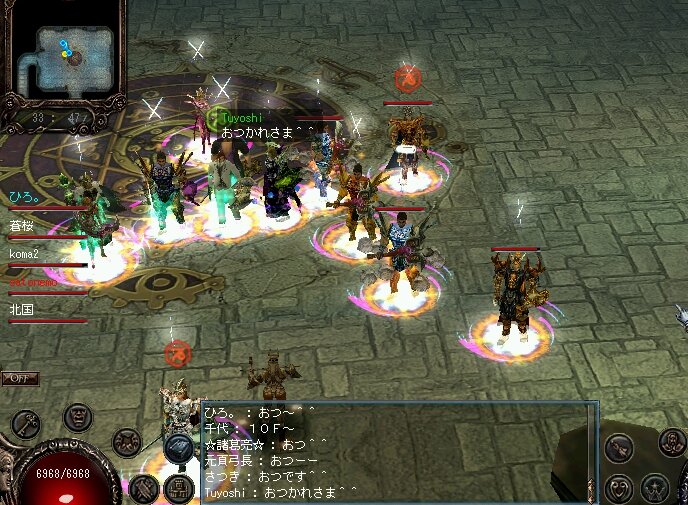Select party member 蒼桜
This screenshot has height=505, width=688.
pos(22,226)
